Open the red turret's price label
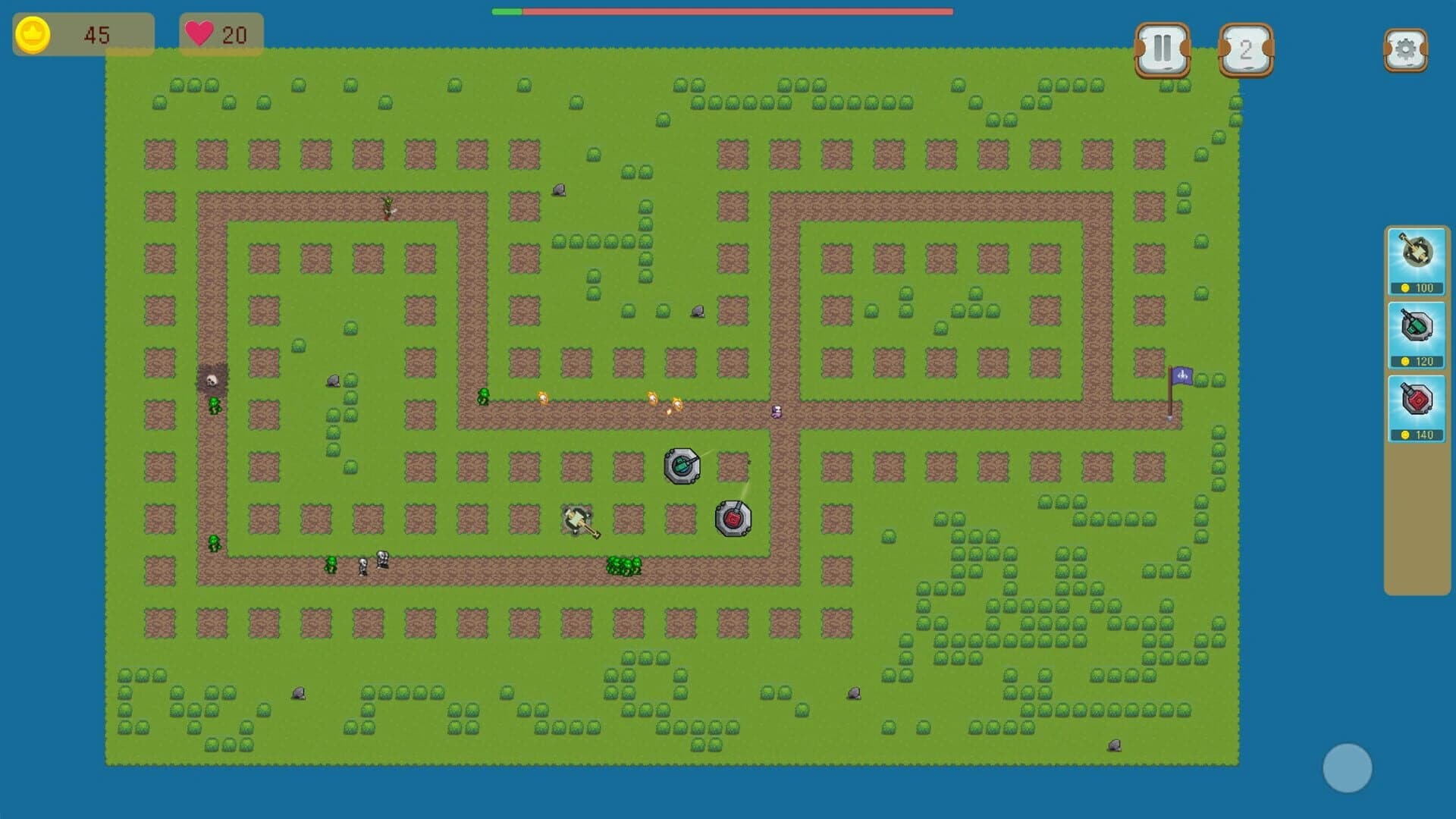The width and height of the screenshot is (1456, 819). 1417,435
